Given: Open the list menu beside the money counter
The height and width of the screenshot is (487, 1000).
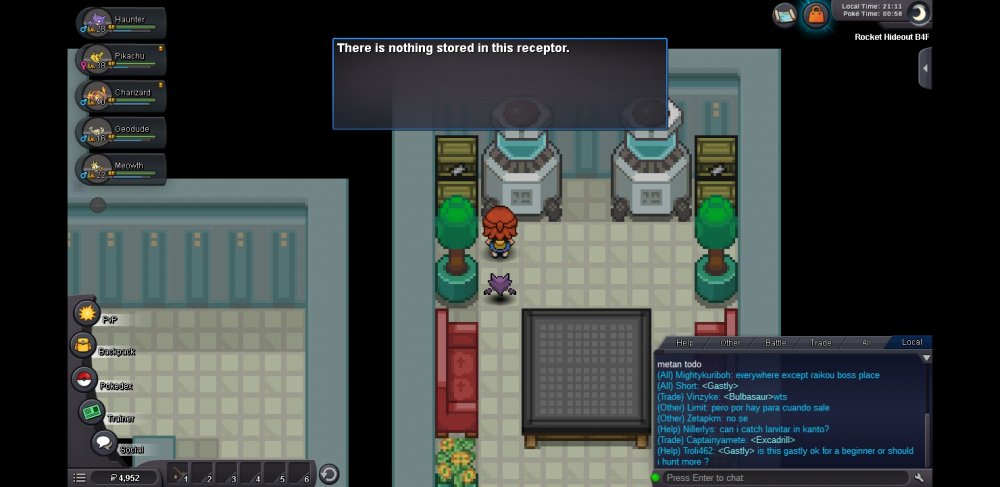Looking at the screenshot, I should click(79, 478).
